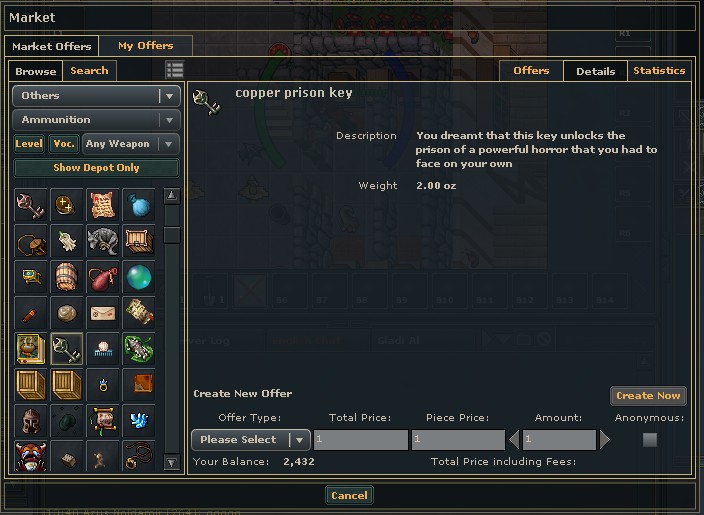Open the Please Select offer type dropdown
Image resolution: width=704 pixels, height=515 pixels.
coord(250,440)
